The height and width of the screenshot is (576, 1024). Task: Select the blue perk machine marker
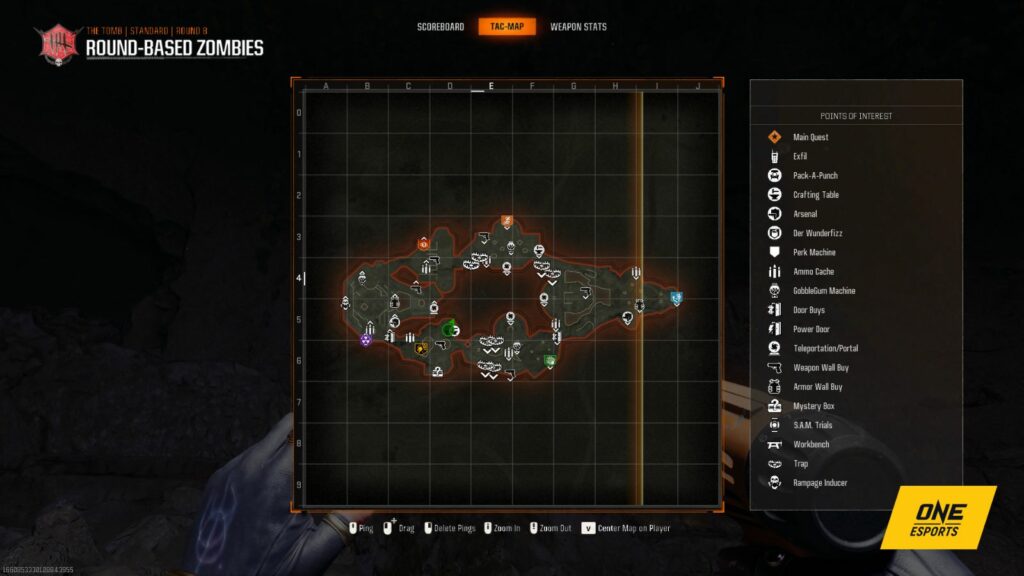tap(676, 297)
